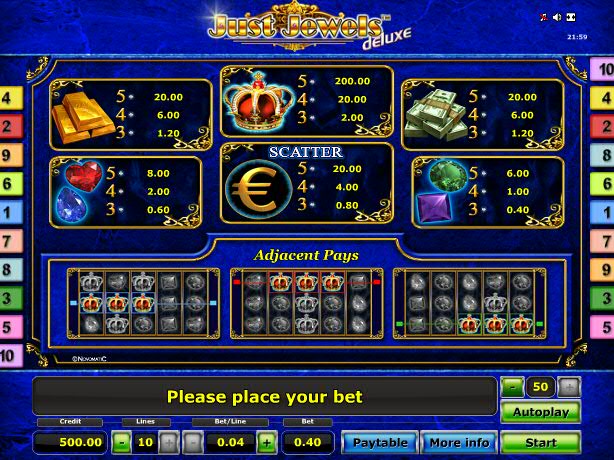614x460 pixels.
Task: Increase the number of Lines
Action: 167,442
